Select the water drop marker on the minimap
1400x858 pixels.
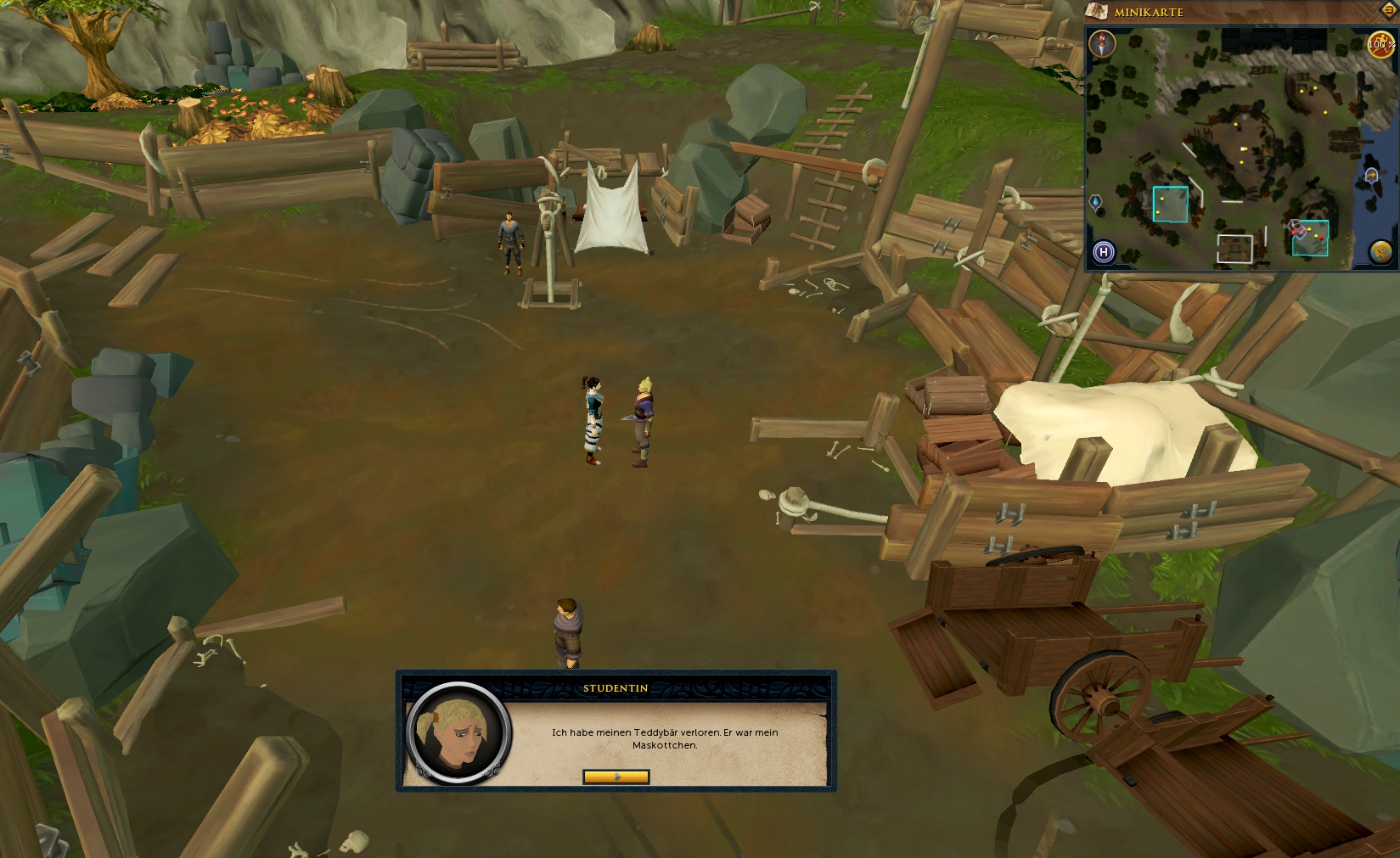pos(1095,203)
